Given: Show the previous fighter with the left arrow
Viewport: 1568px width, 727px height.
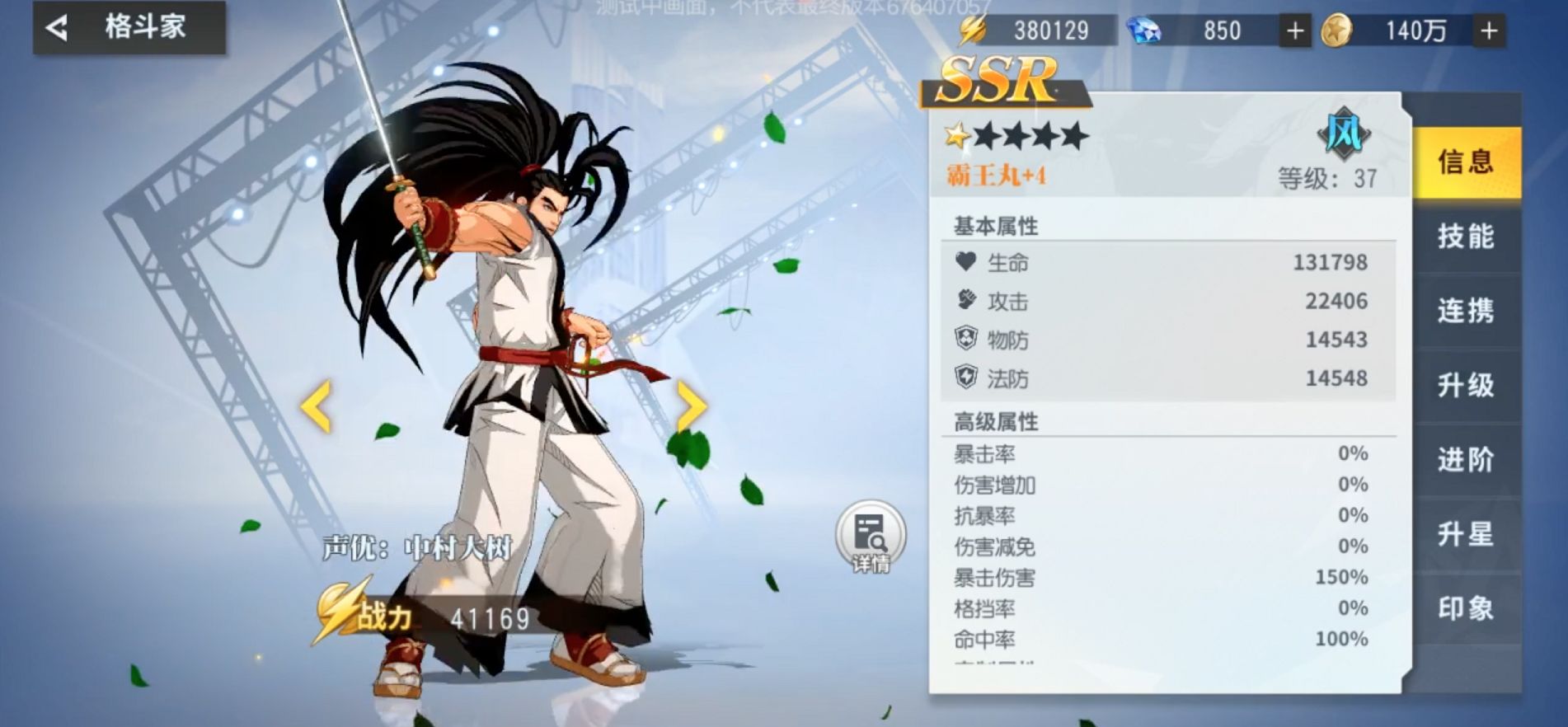Looking at the screenshot, I should tap(316, 406).
